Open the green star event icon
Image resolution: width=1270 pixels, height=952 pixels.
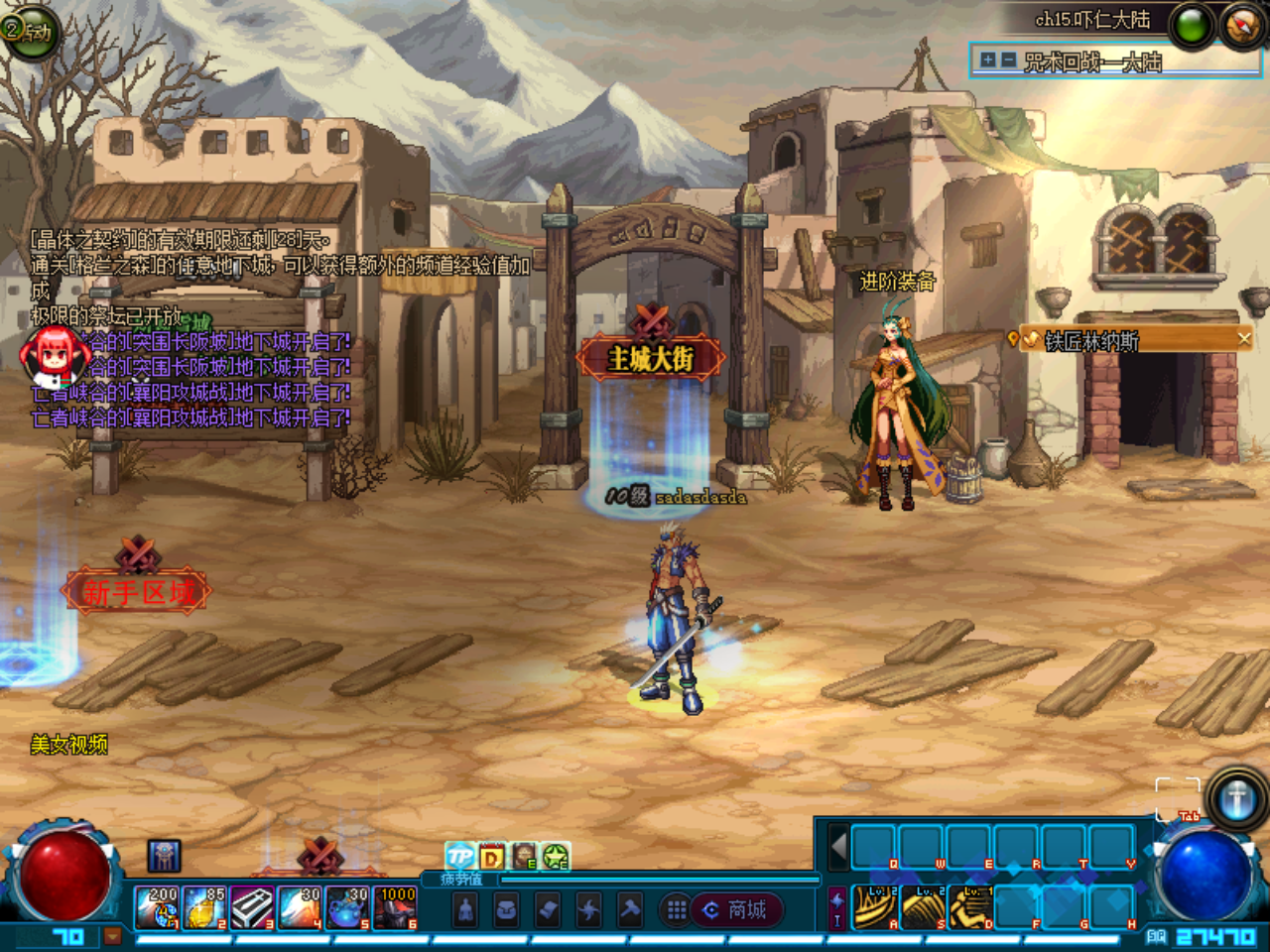555,856
